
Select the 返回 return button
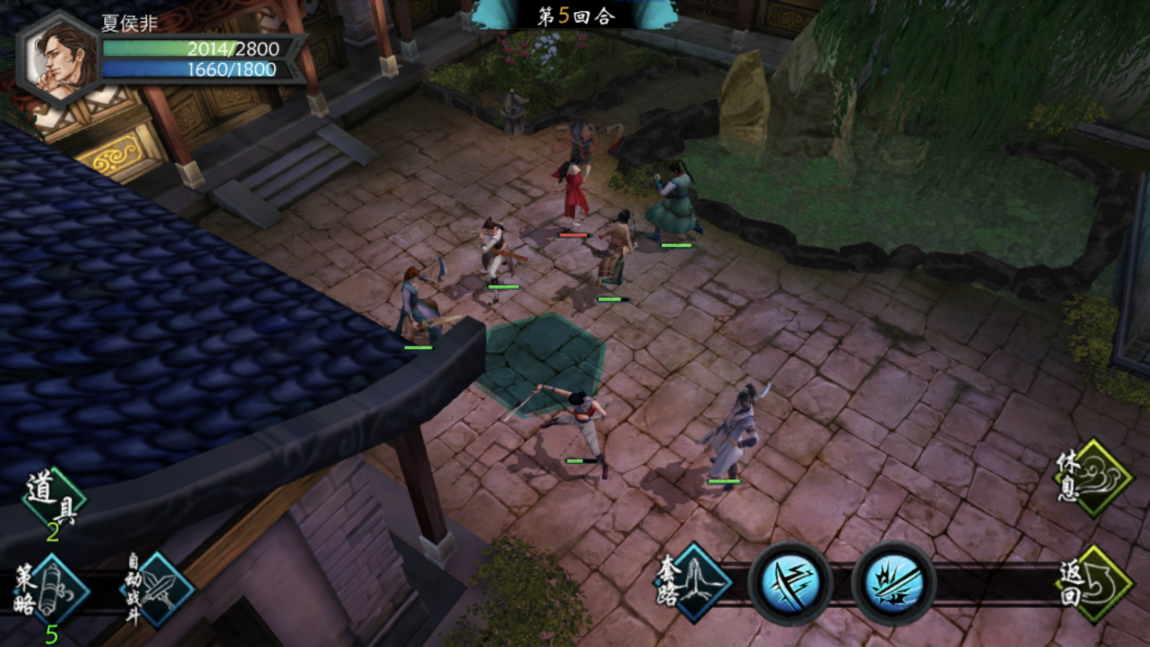[1094, 583]
